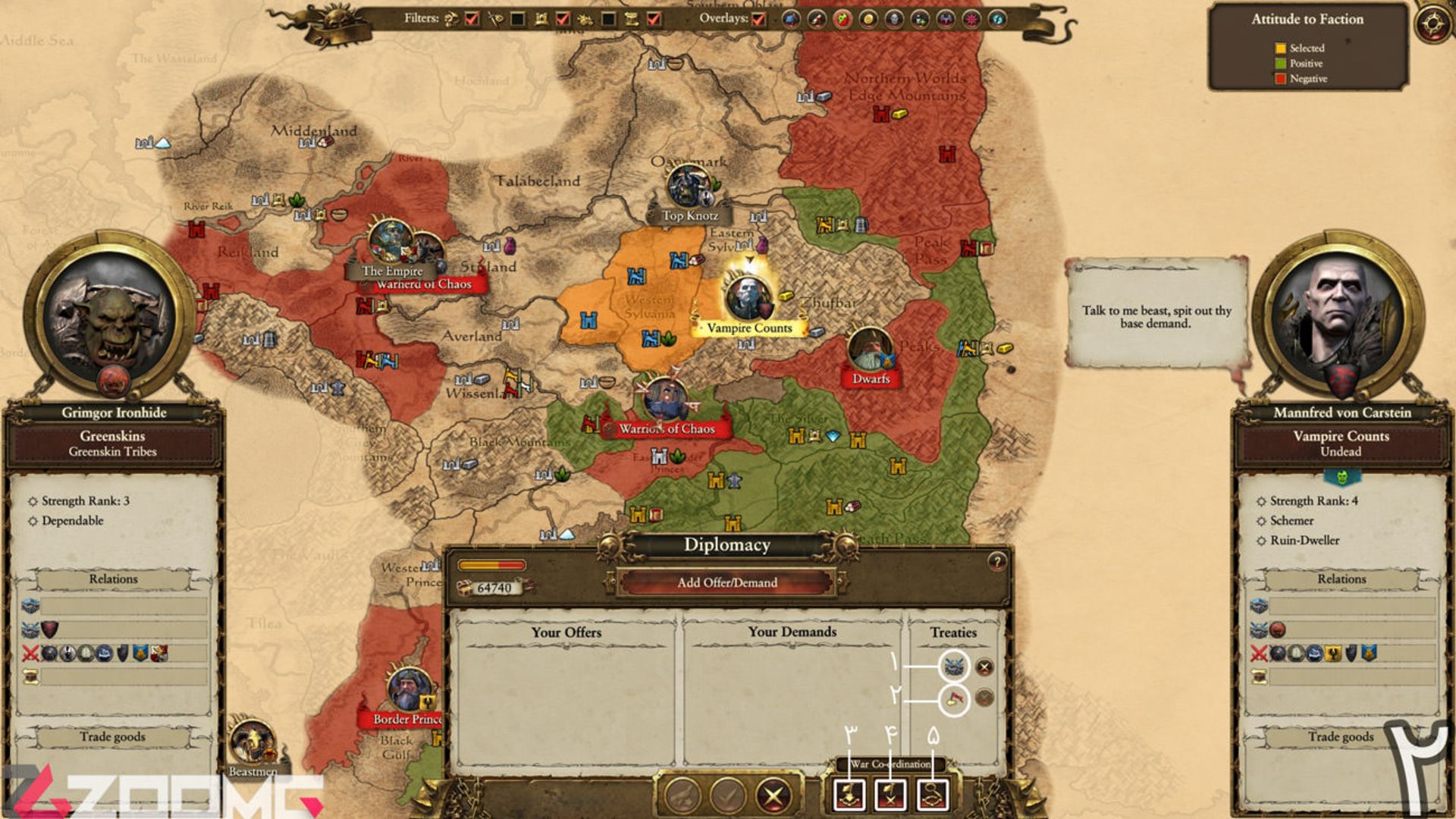Click the War Co-ordination lasso button
Screen dimensions: 1456x819
coord(933,795)
